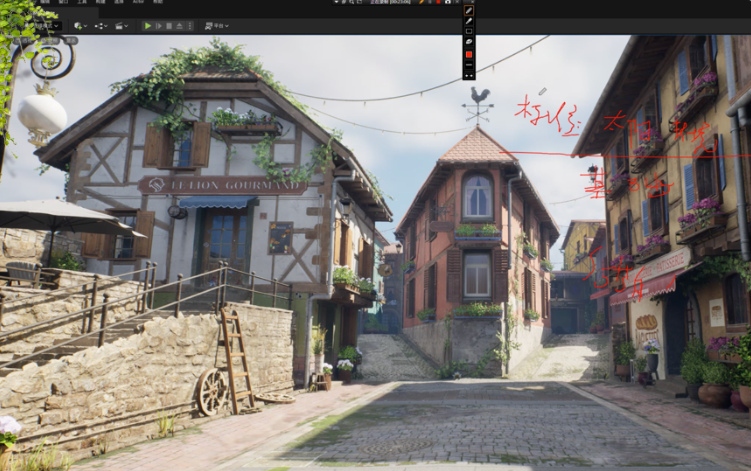
Task: Start playing with the green play button
Action: 148,25
